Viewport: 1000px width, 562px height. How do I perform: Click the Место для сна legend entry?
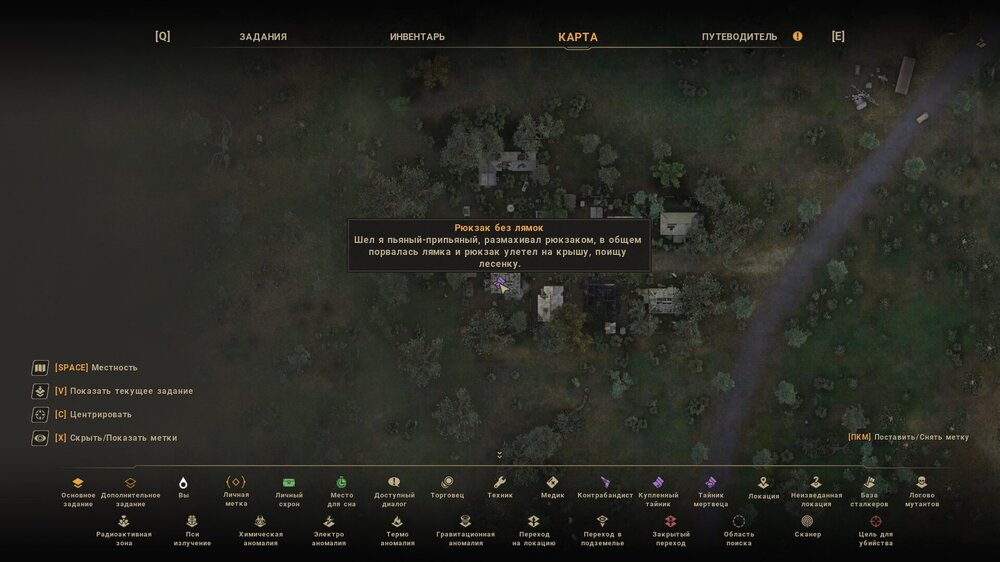341,482
